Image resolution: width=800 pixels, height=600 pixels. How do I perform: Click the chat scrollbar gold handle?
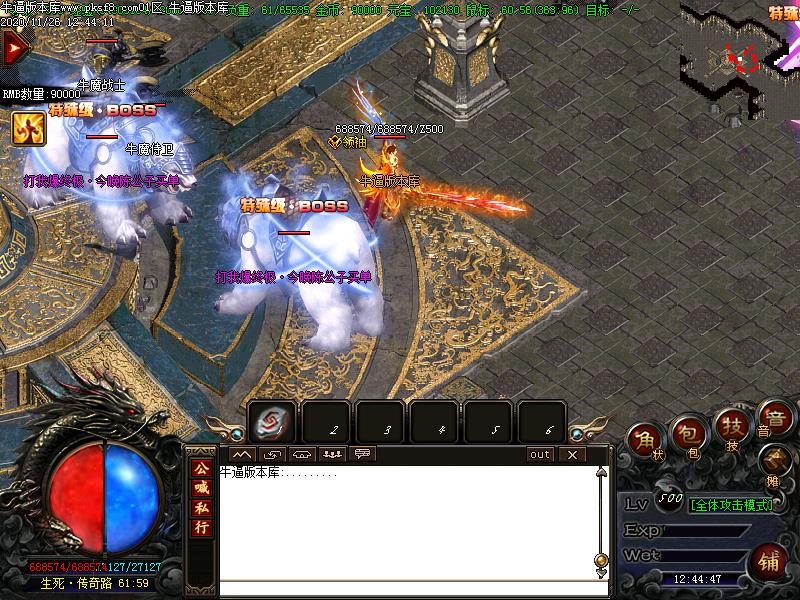click(601, 560)
